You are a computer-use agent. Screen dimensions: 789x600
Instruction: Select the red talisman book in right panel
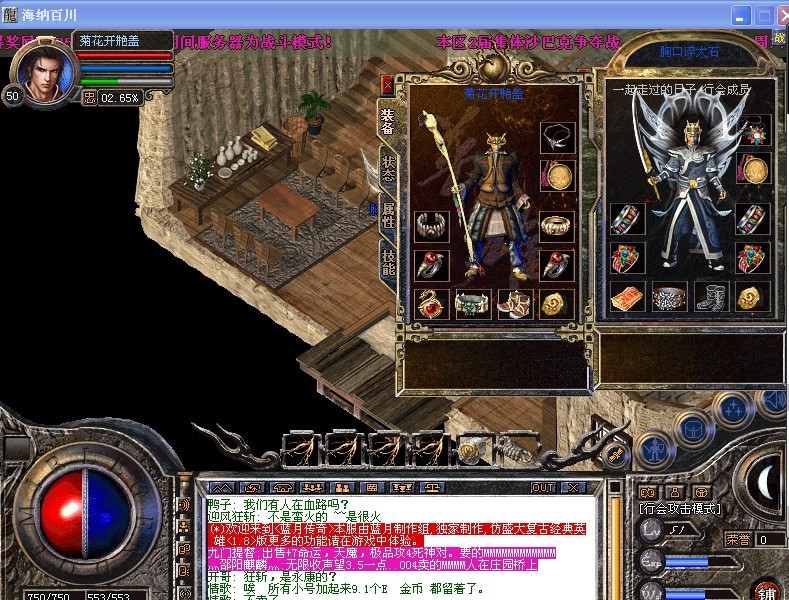(626, 296)
